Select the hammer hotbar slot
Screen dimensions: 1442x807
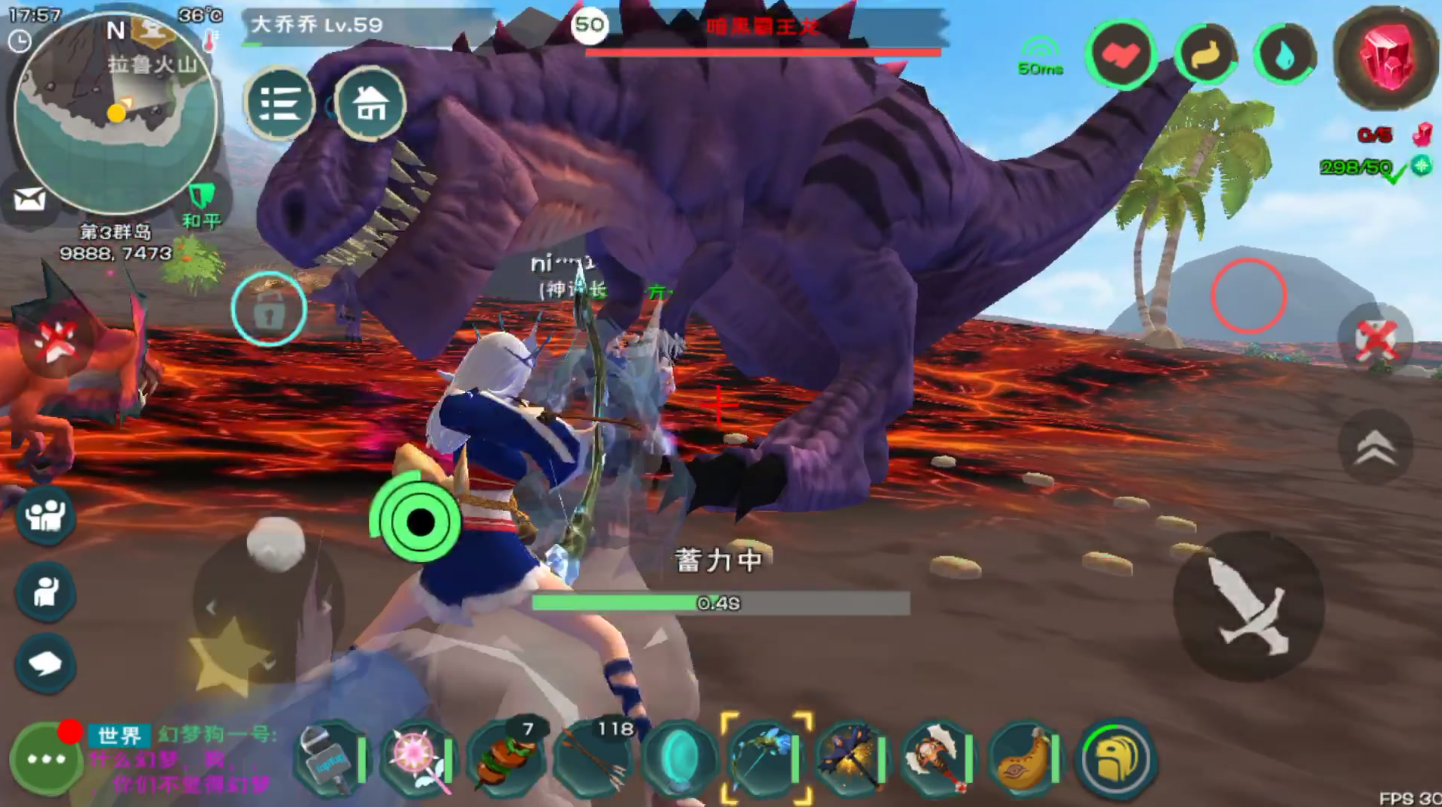(328, 759)
